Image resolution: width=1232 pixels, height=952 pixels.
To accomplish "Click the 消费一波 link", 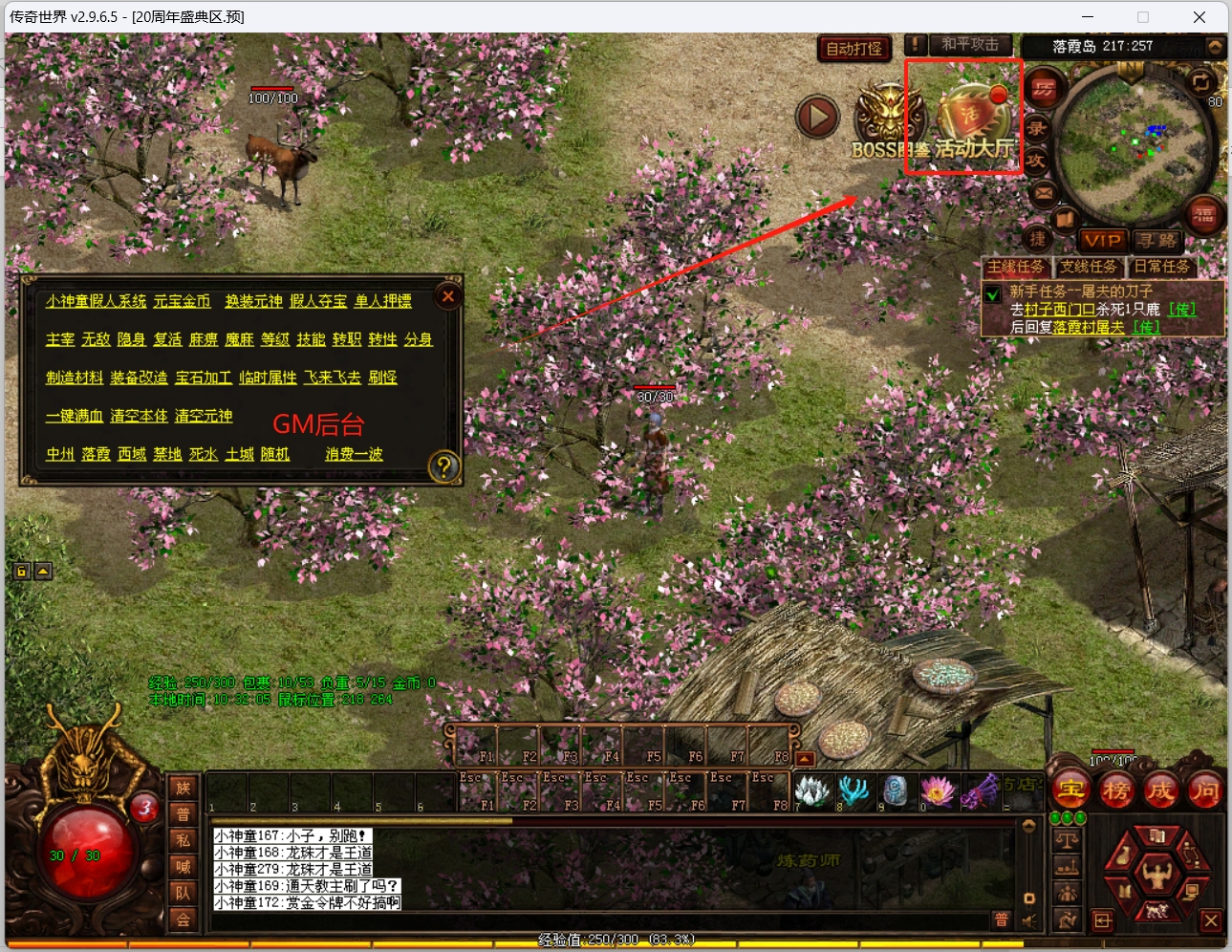I will tap(354, 454).
